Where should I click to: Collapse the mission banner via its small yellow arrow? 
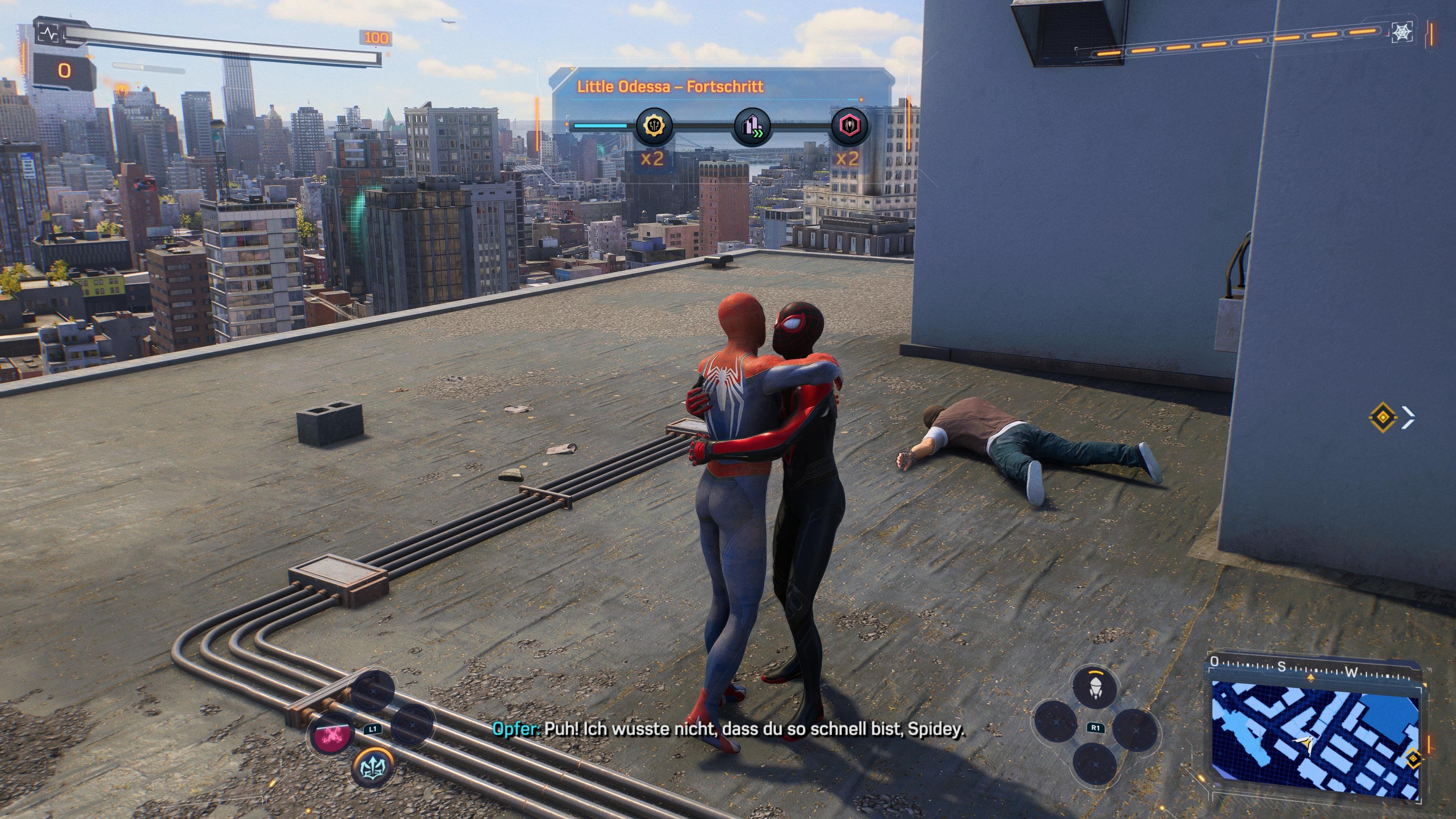click(x=573, y=69)
